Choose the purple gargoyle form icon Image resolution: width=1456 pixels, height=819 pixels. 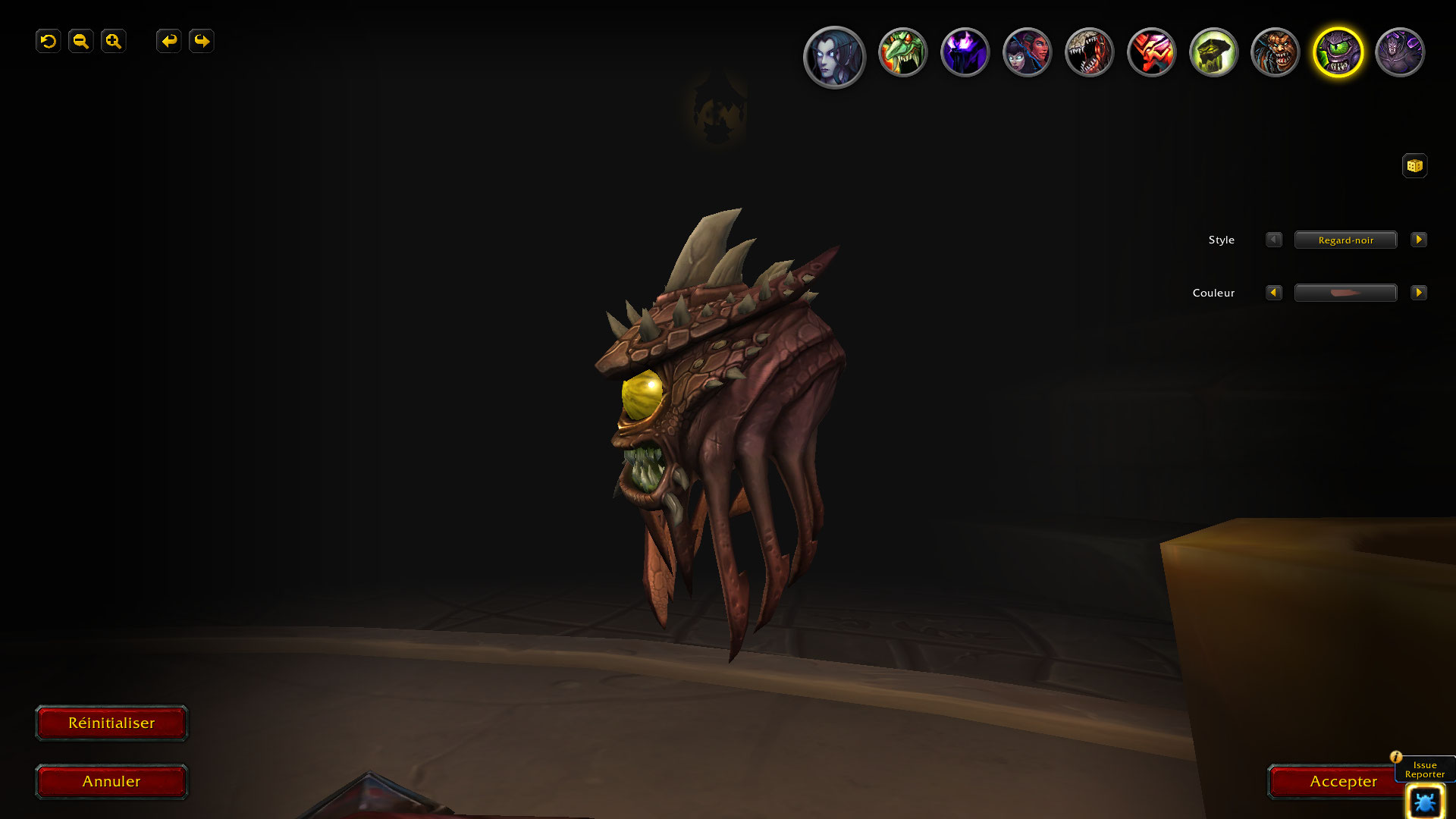(x=1400, y=52)
